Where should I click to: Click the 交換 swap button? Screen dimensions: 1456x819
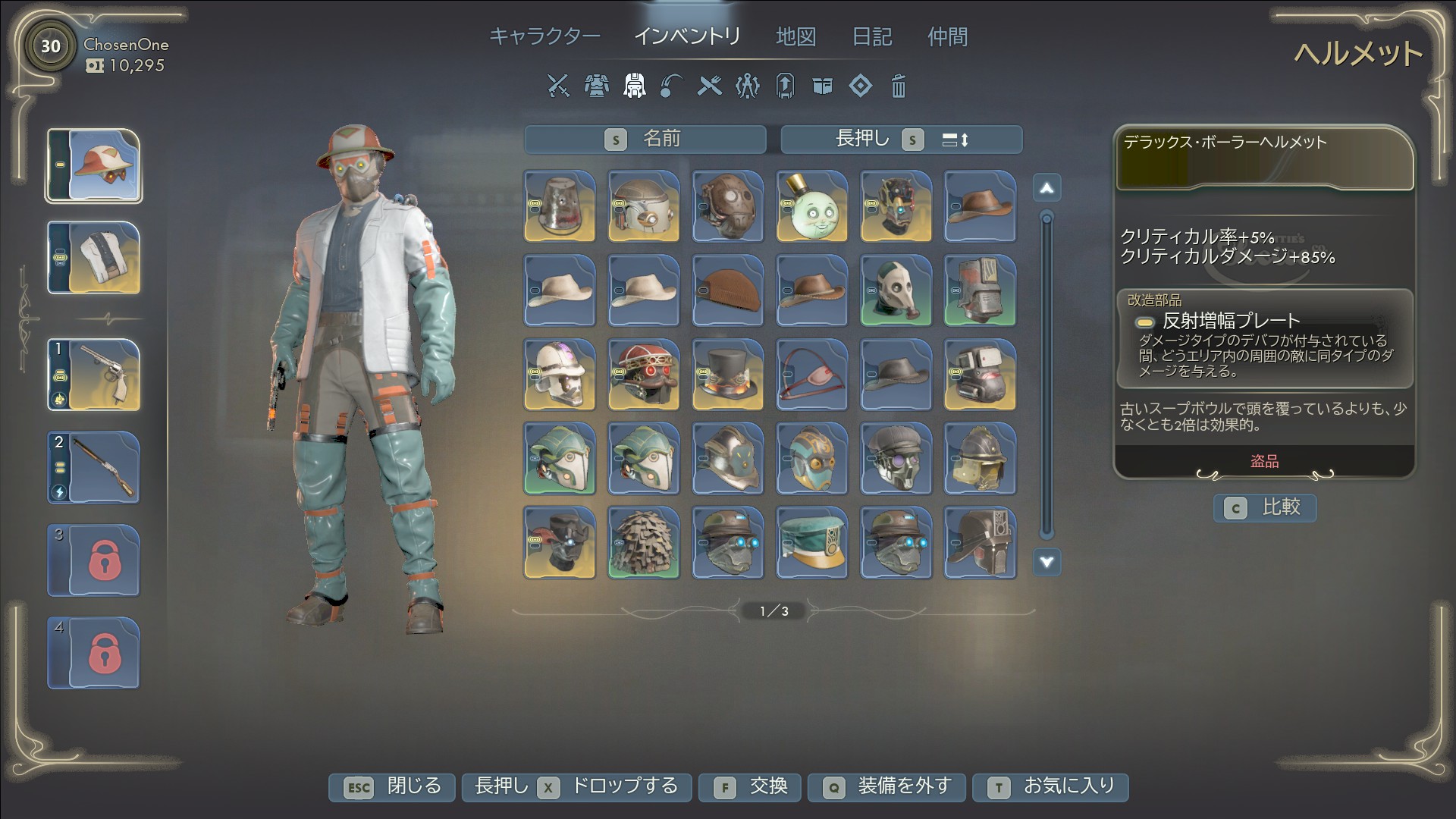[751, 786]
